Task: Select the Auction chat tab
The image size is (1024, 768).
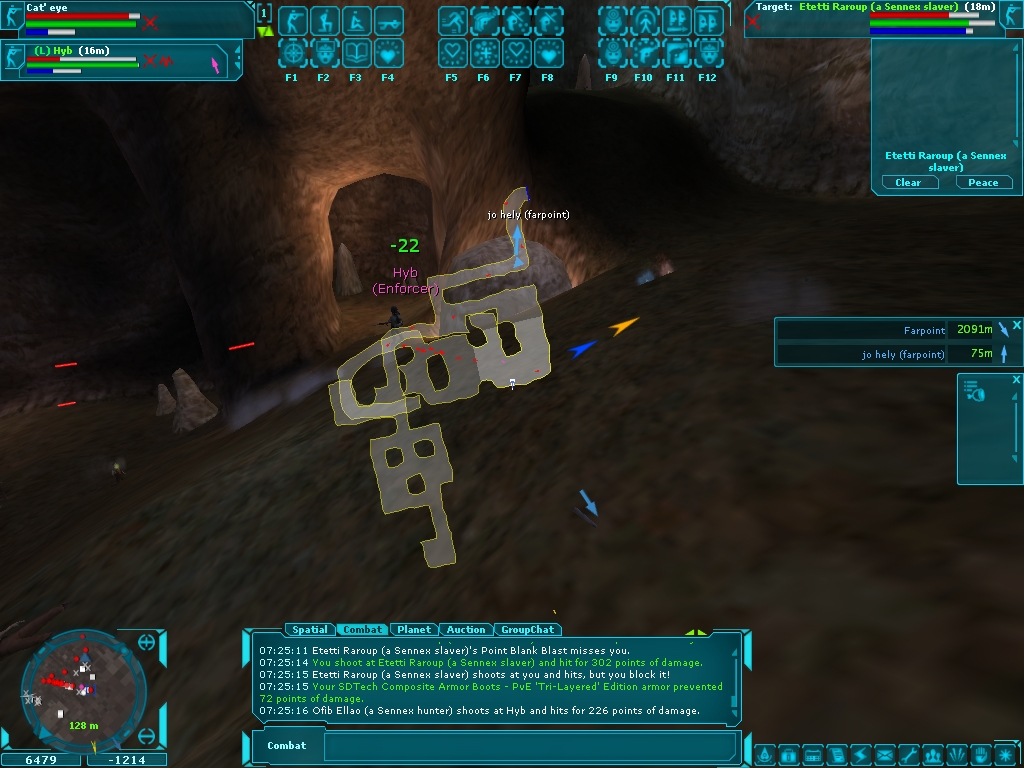Action: tap(466, 630)
